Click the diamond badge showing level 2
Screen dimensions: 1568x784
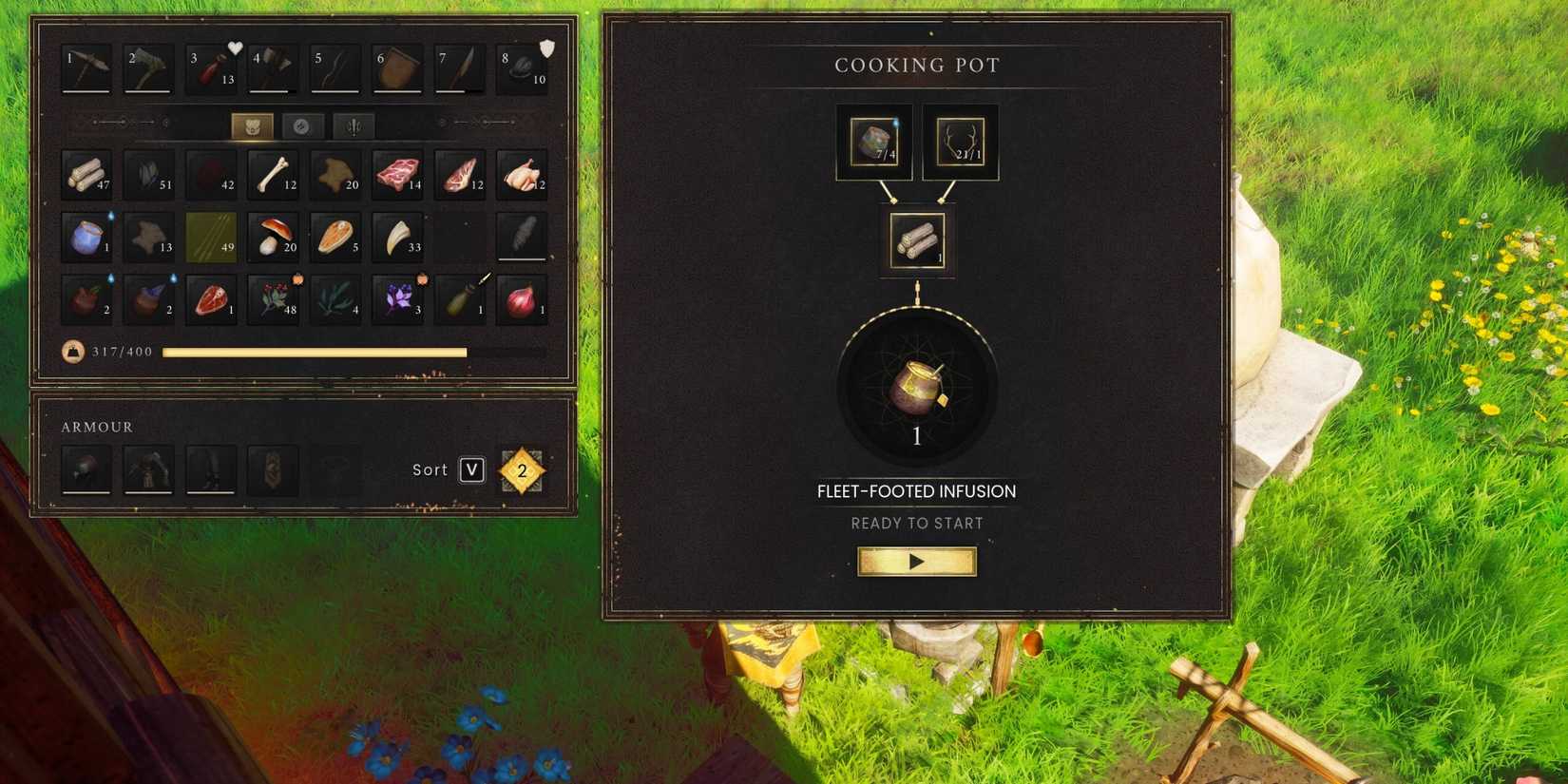(x=521, y=469)
